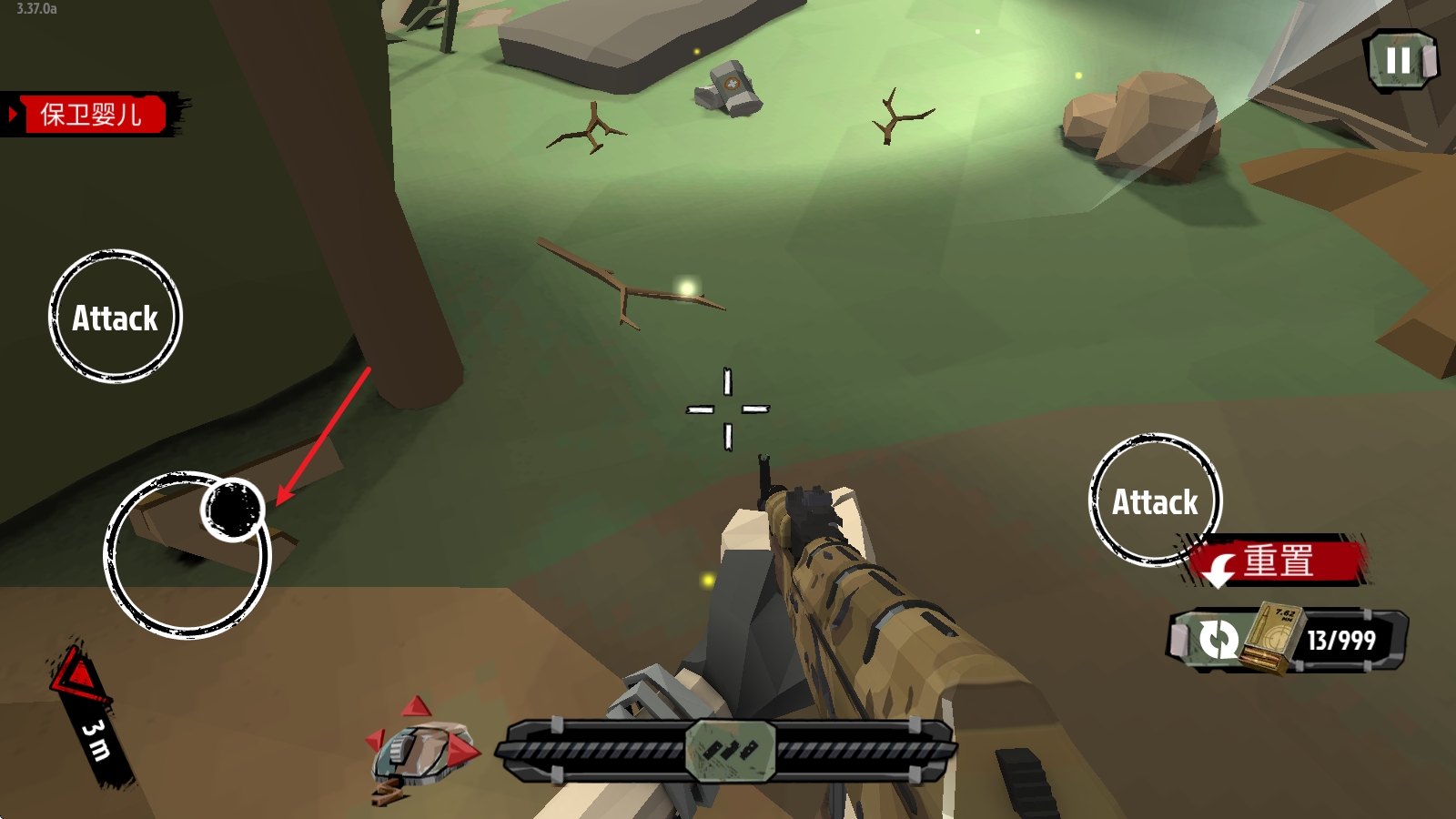The width and height of the screenshot is (1456, 819).
Task: Reload using the ammo box reload button
Action: [1219, 640]
